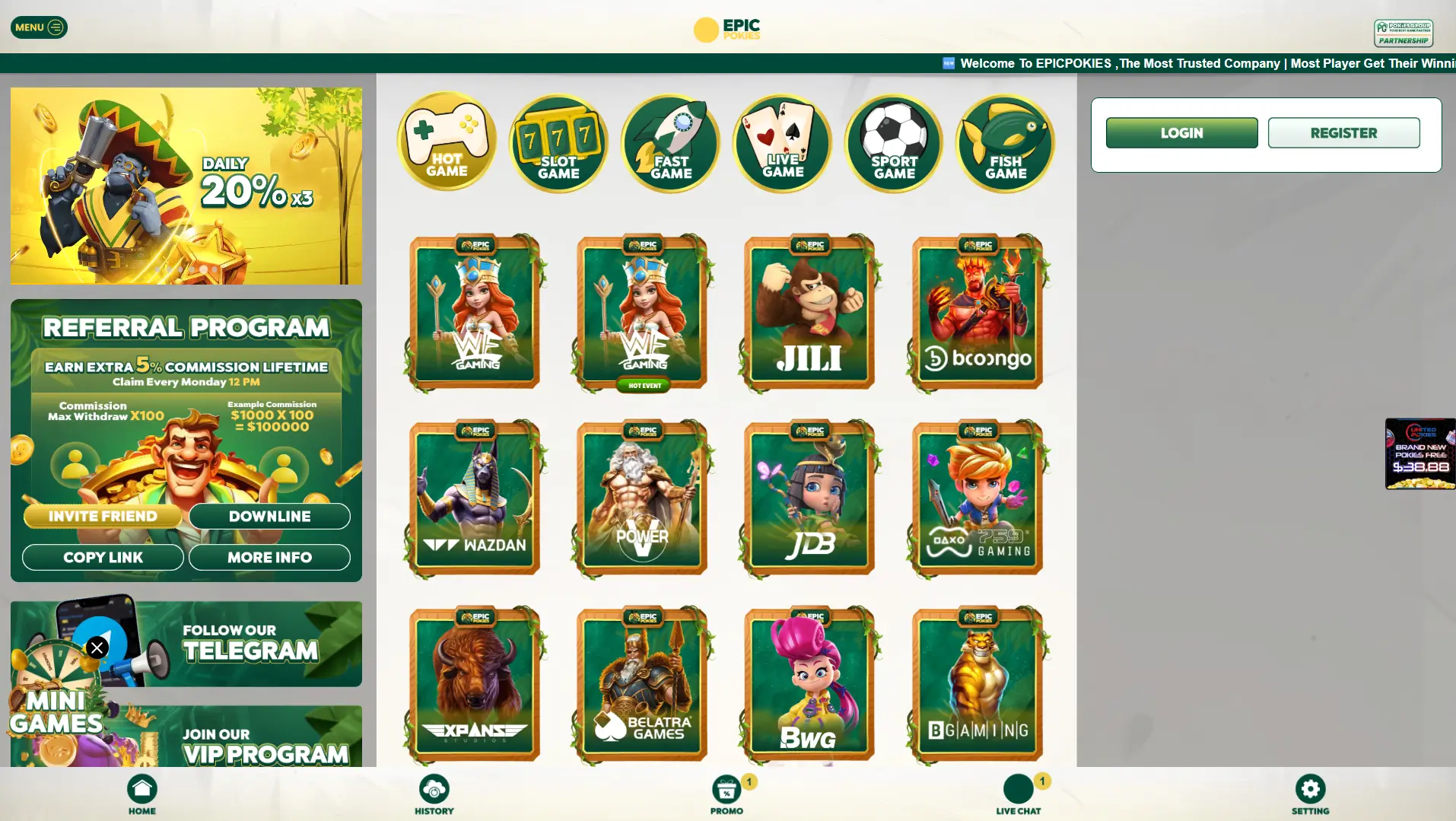Open the Fish Game category

tap(1005, 142)
